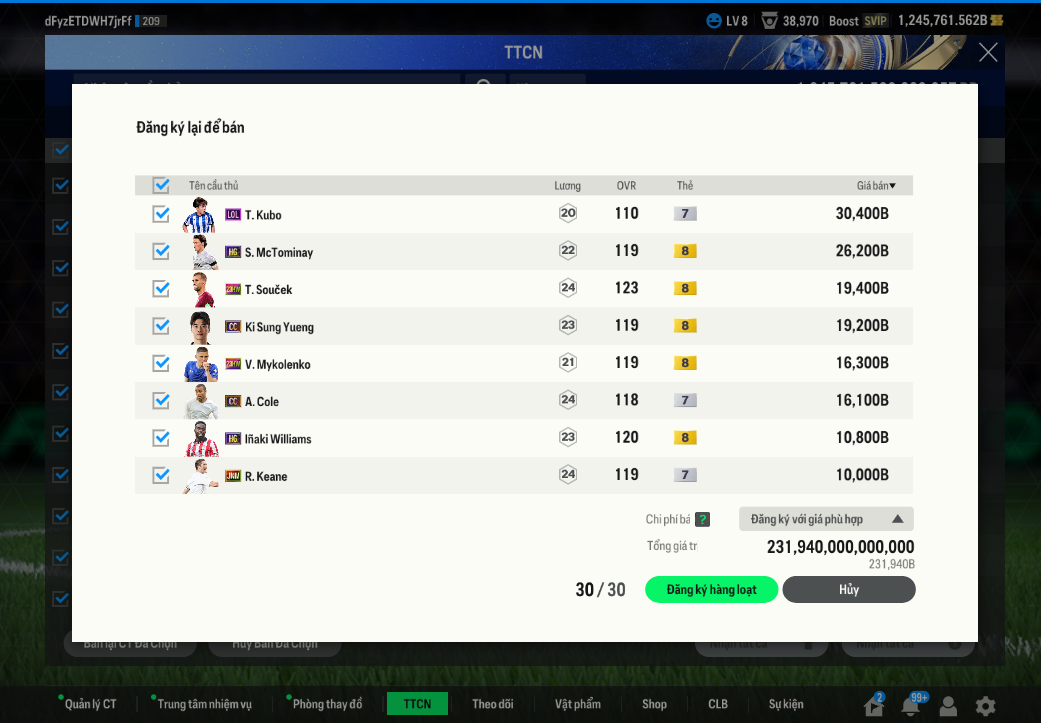1041x723 pixels.
Task: Toggle R. Keane's checkbox
Action: (161, 475)
